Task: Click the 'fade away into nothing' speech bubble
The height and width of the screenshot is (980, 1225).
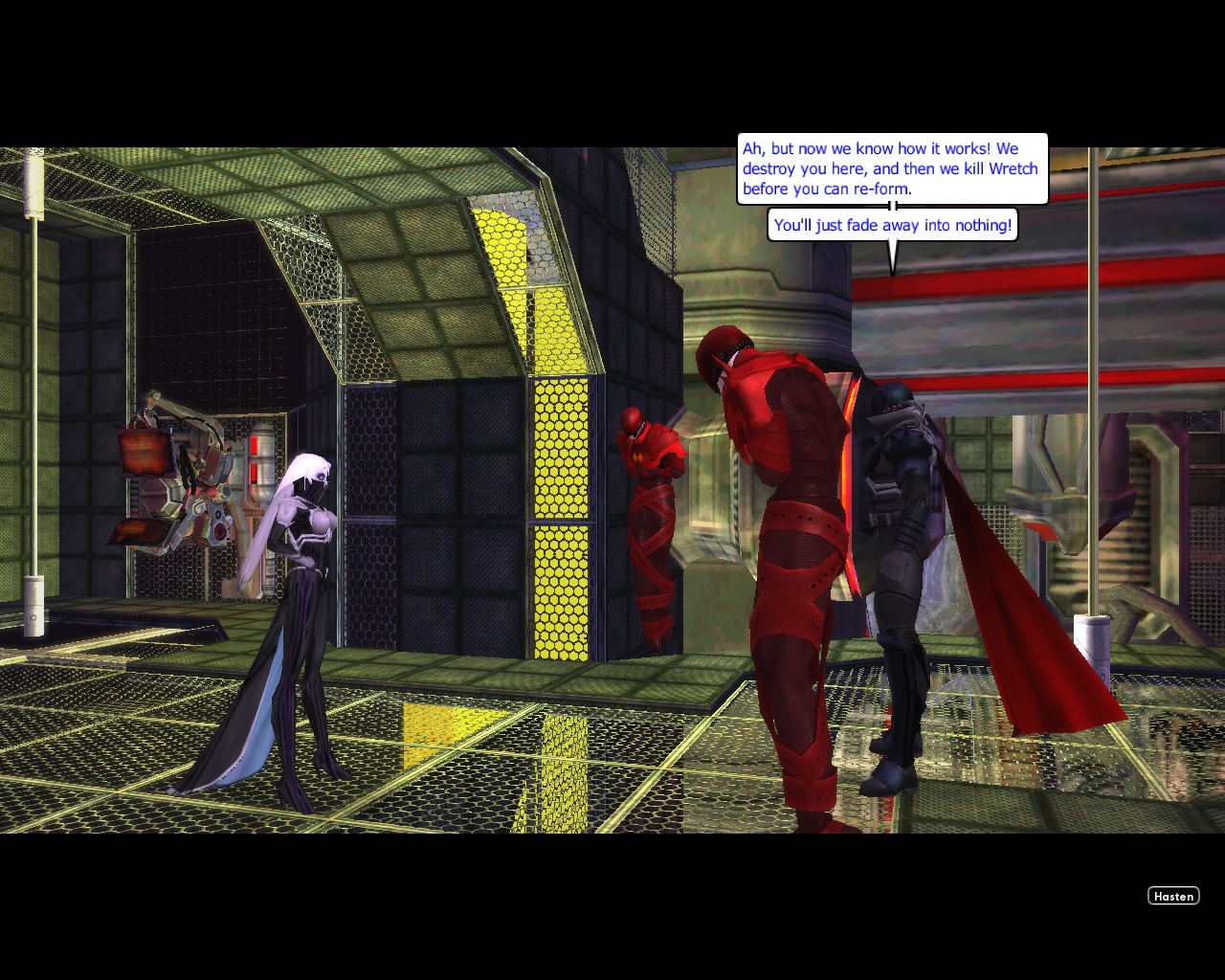Action: pyautogui.click(x=893, y=225)
